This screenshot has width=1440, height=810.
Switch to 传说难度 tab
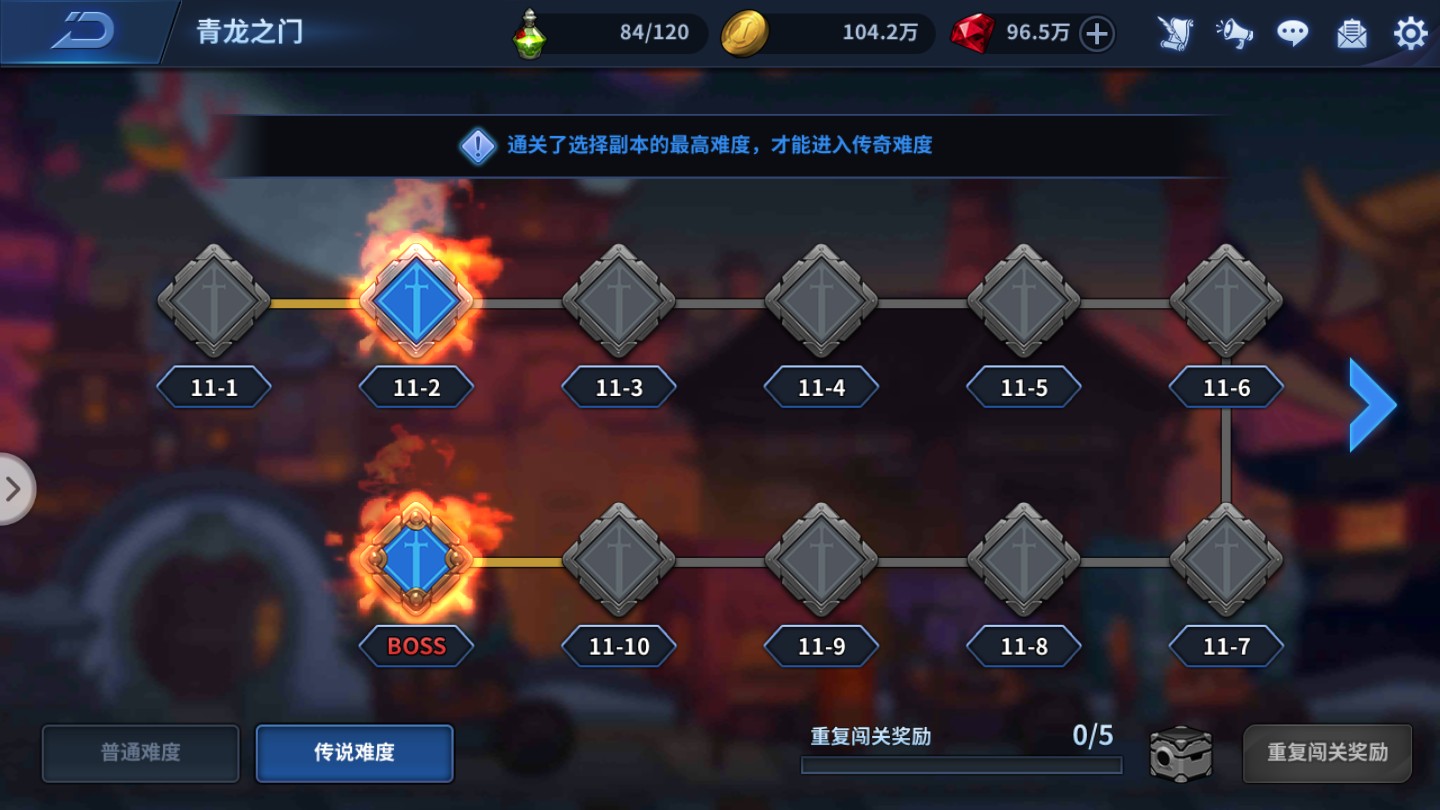point(354,753)
